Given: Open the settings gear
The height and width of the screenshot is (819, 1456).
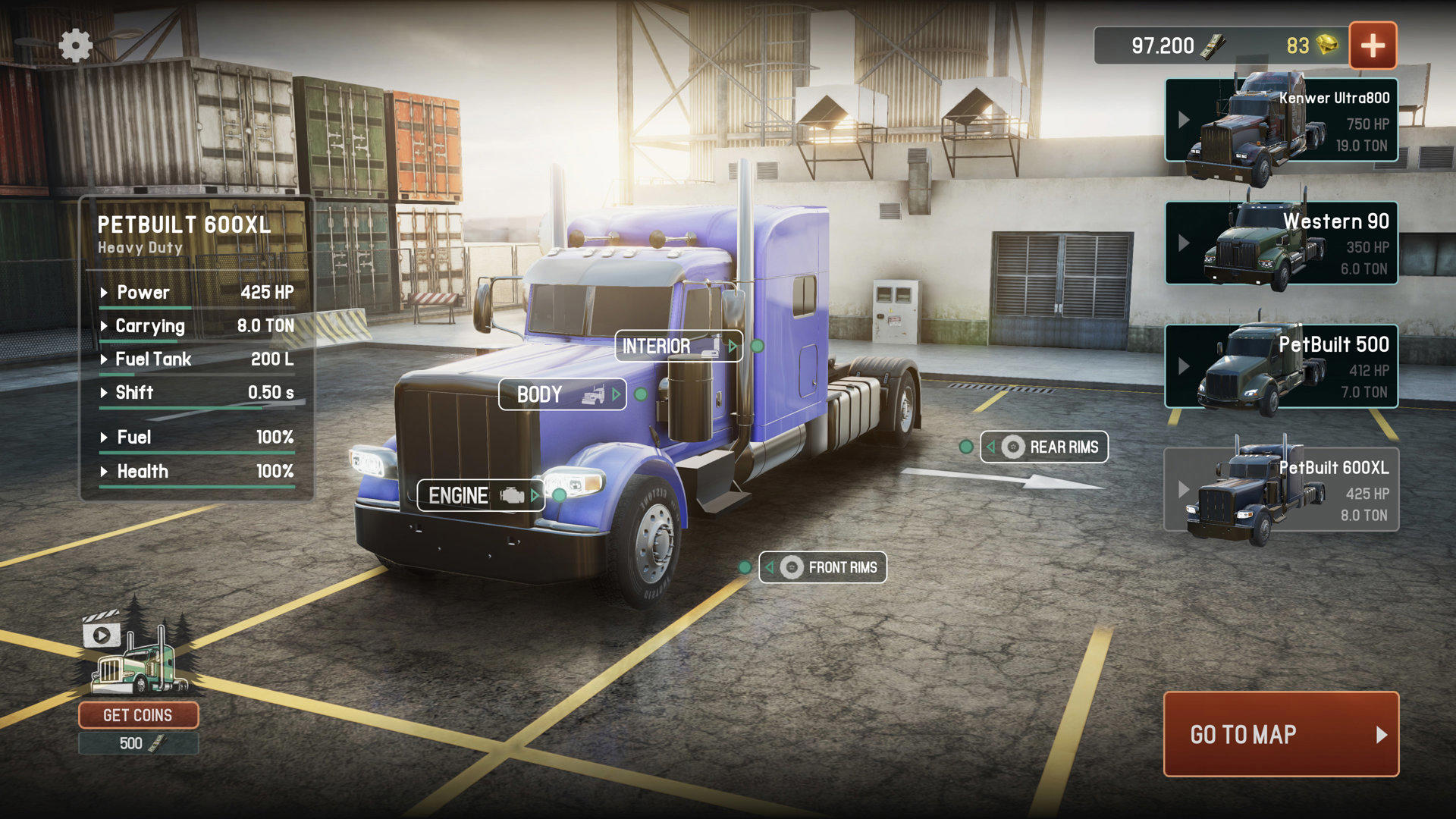Looking at the screenshot, I should coord(75,45).
